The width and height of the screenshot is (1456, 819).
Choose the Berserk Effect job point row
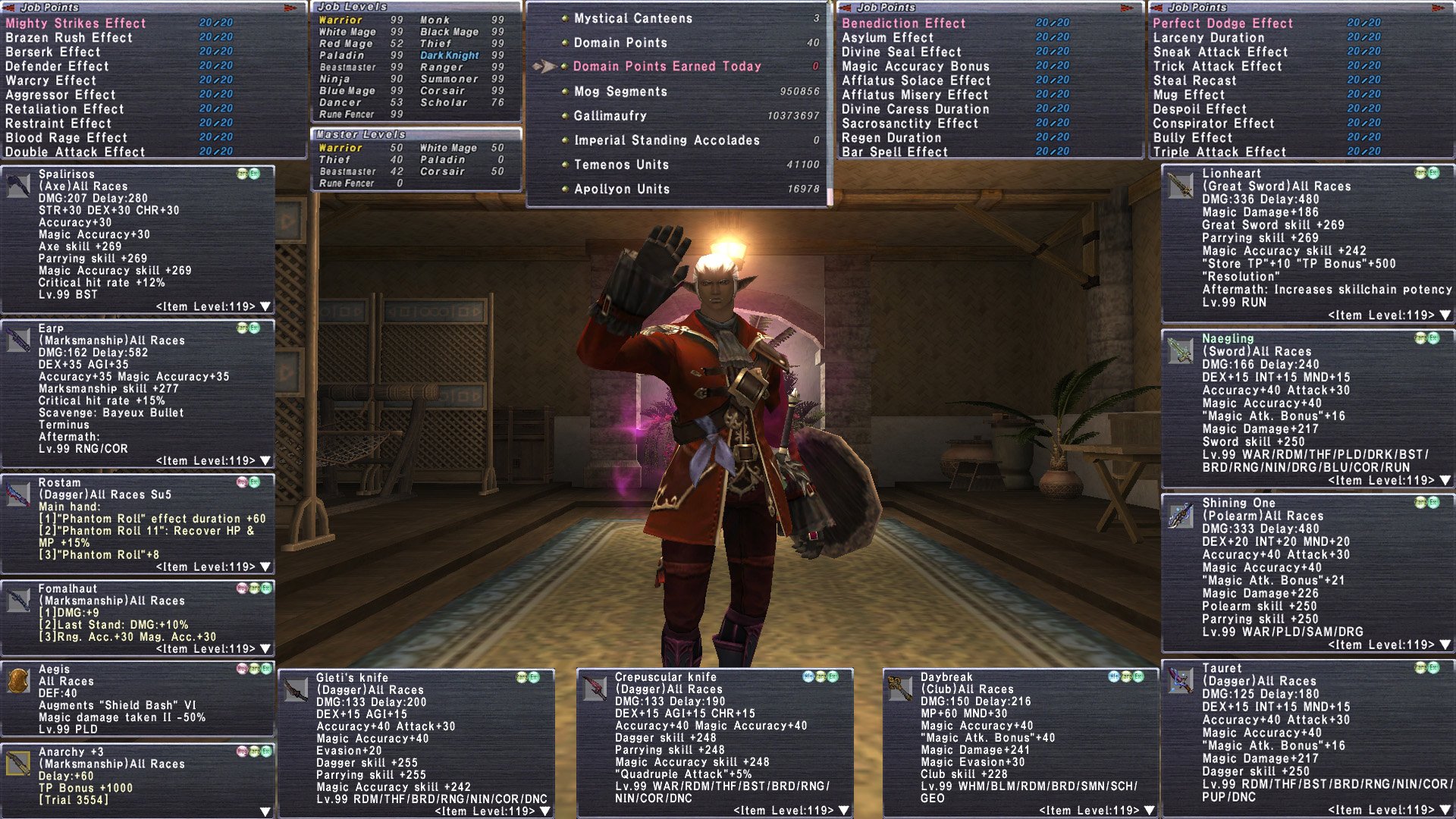[53, 52]
